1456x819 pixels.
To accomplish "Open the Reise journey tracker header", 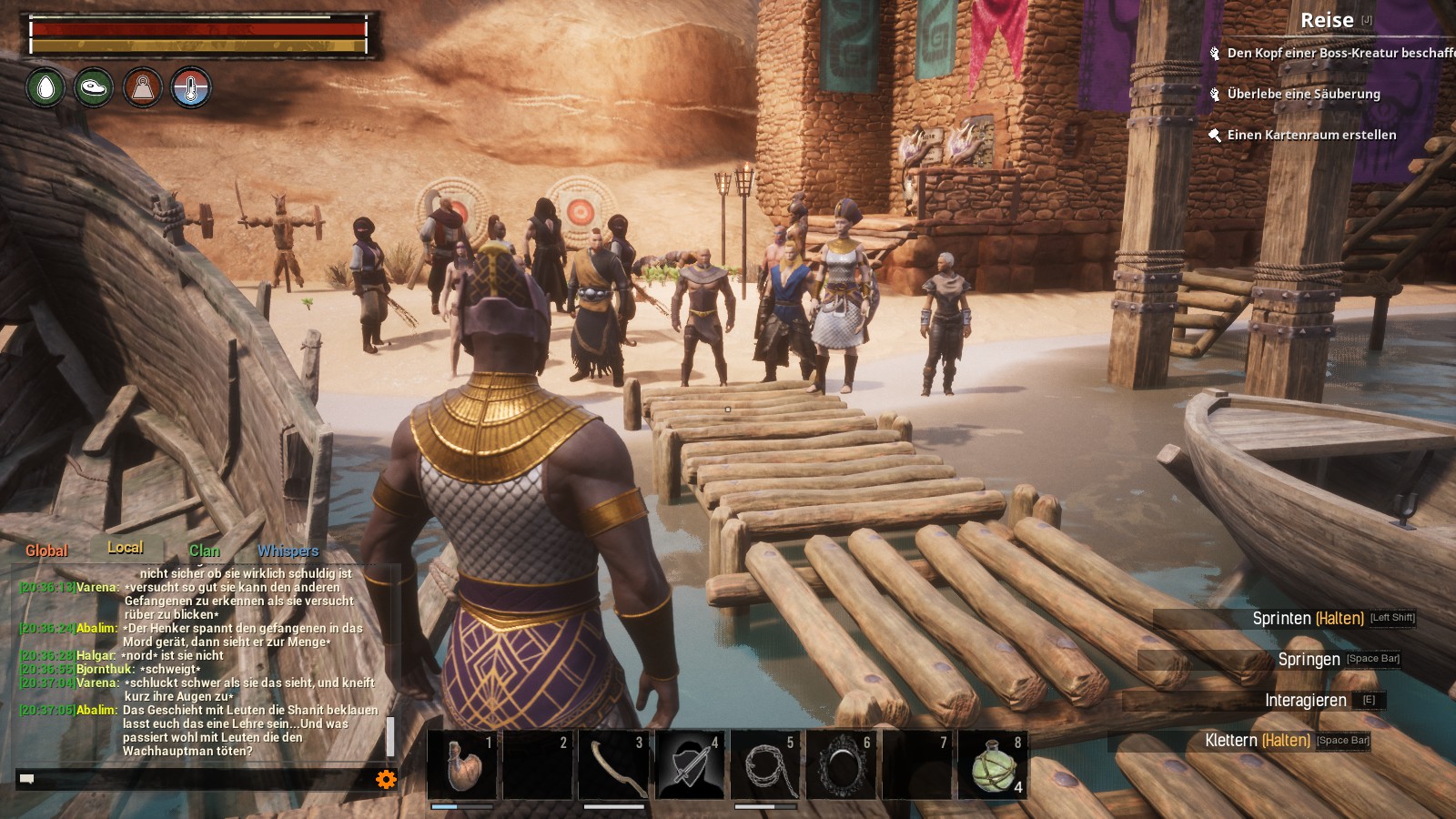I will (1327, 20).
